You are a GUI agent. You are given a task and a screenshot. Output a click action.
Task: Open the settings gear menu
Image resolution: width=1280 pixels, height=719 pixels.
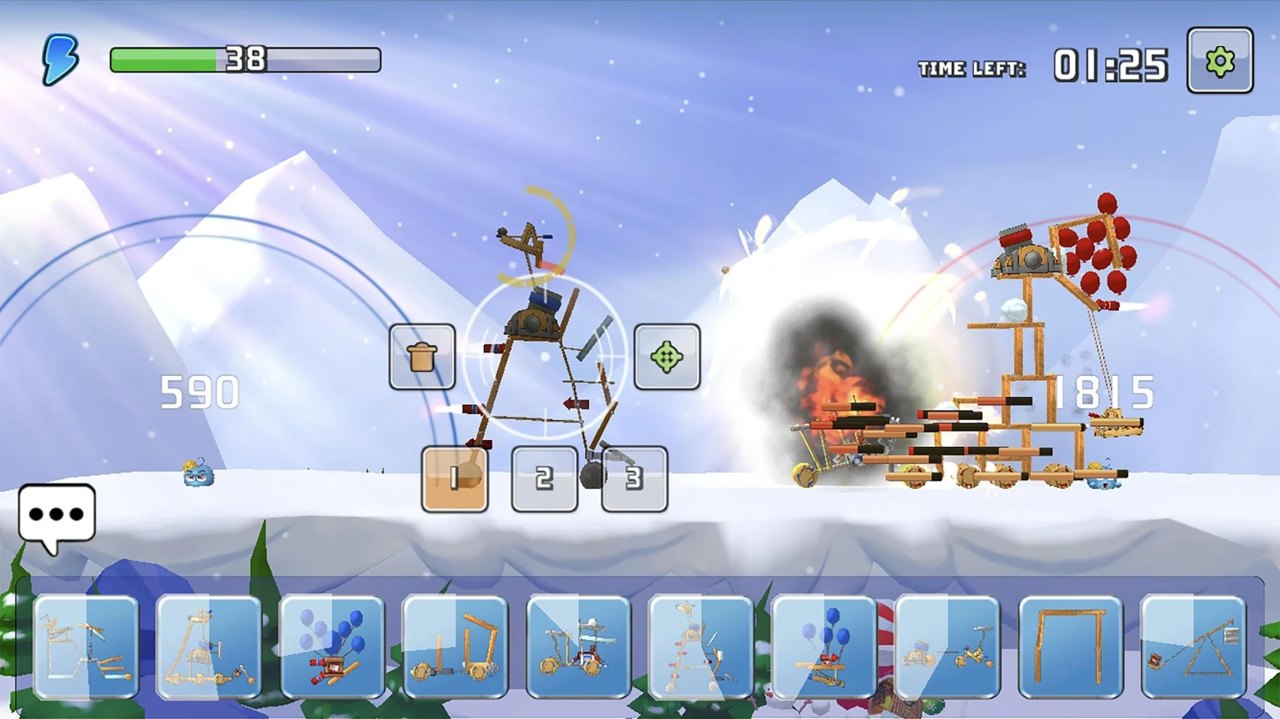coord(1219,61)
